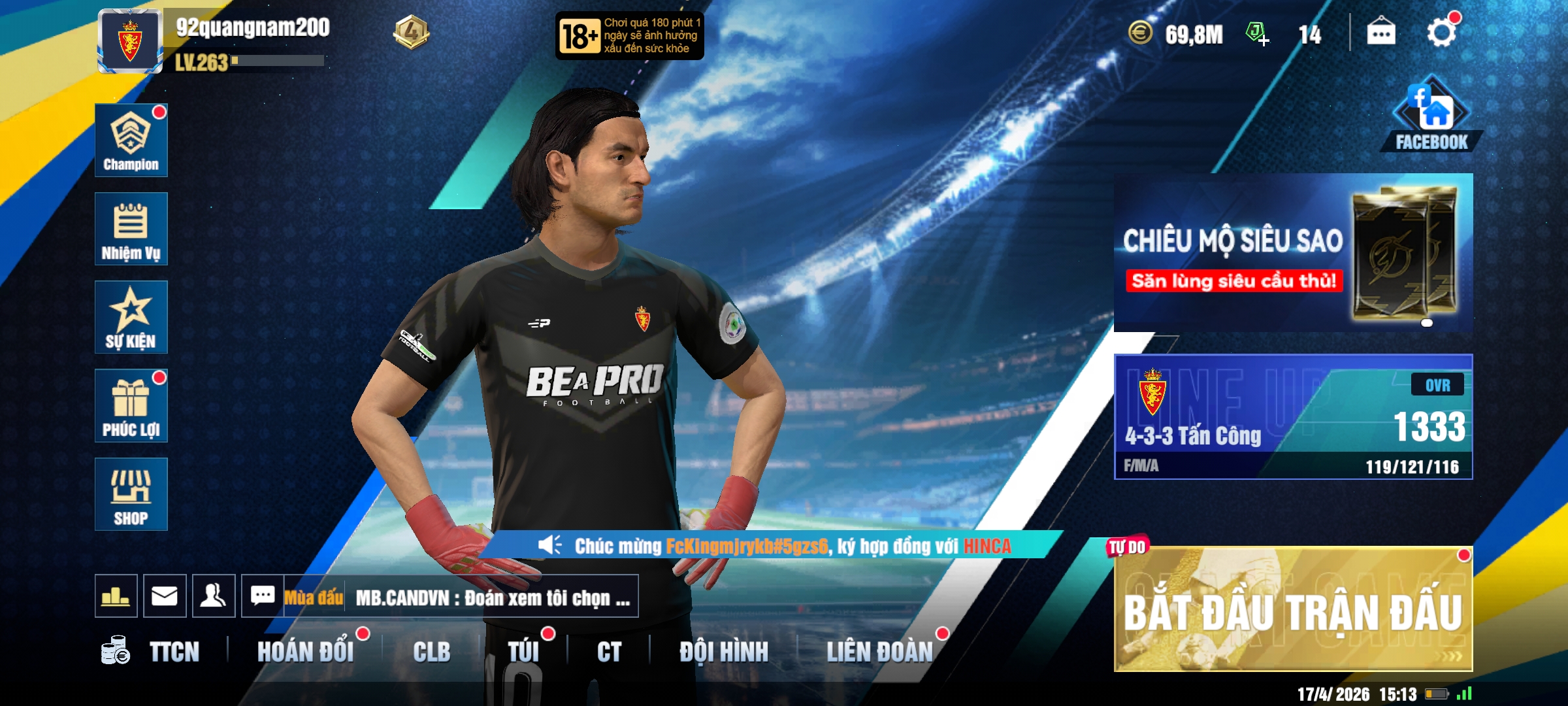Image resolution: width=1568 pixels, height=706 pixels.
Task: Open the Sự Kiện events menu
Action: [131, 317]
